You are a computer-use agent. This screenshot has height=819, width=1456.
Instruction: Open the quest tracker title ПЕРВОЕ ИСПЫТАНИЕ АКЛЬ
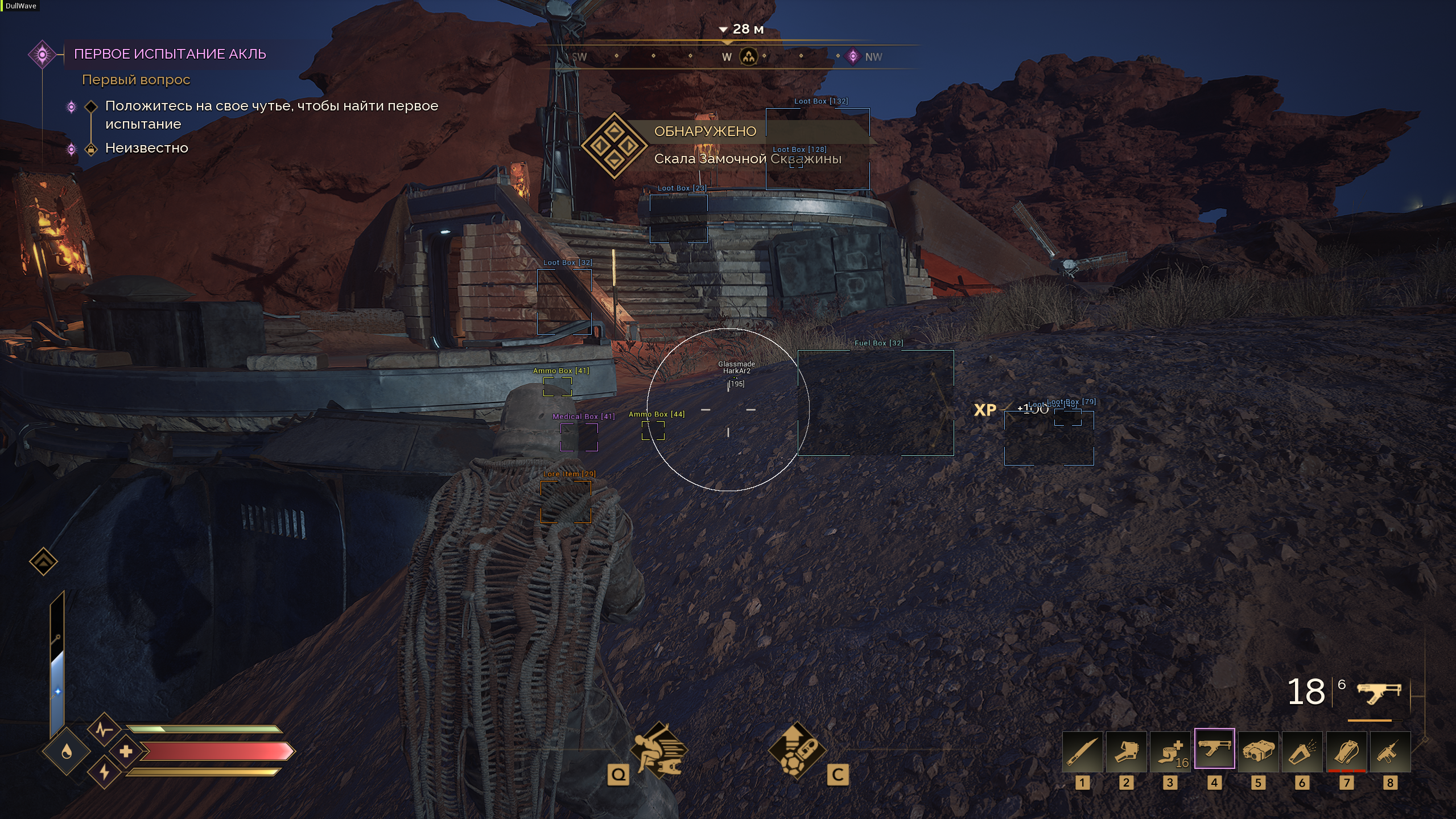point(170,54)
